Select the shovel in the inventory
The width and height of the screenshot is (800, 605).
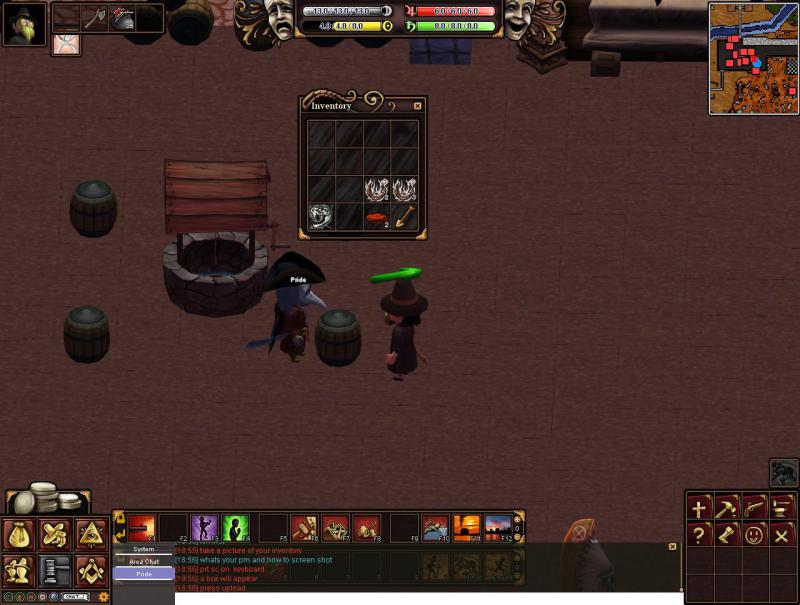pyautogui.click(x=405, y=216)
